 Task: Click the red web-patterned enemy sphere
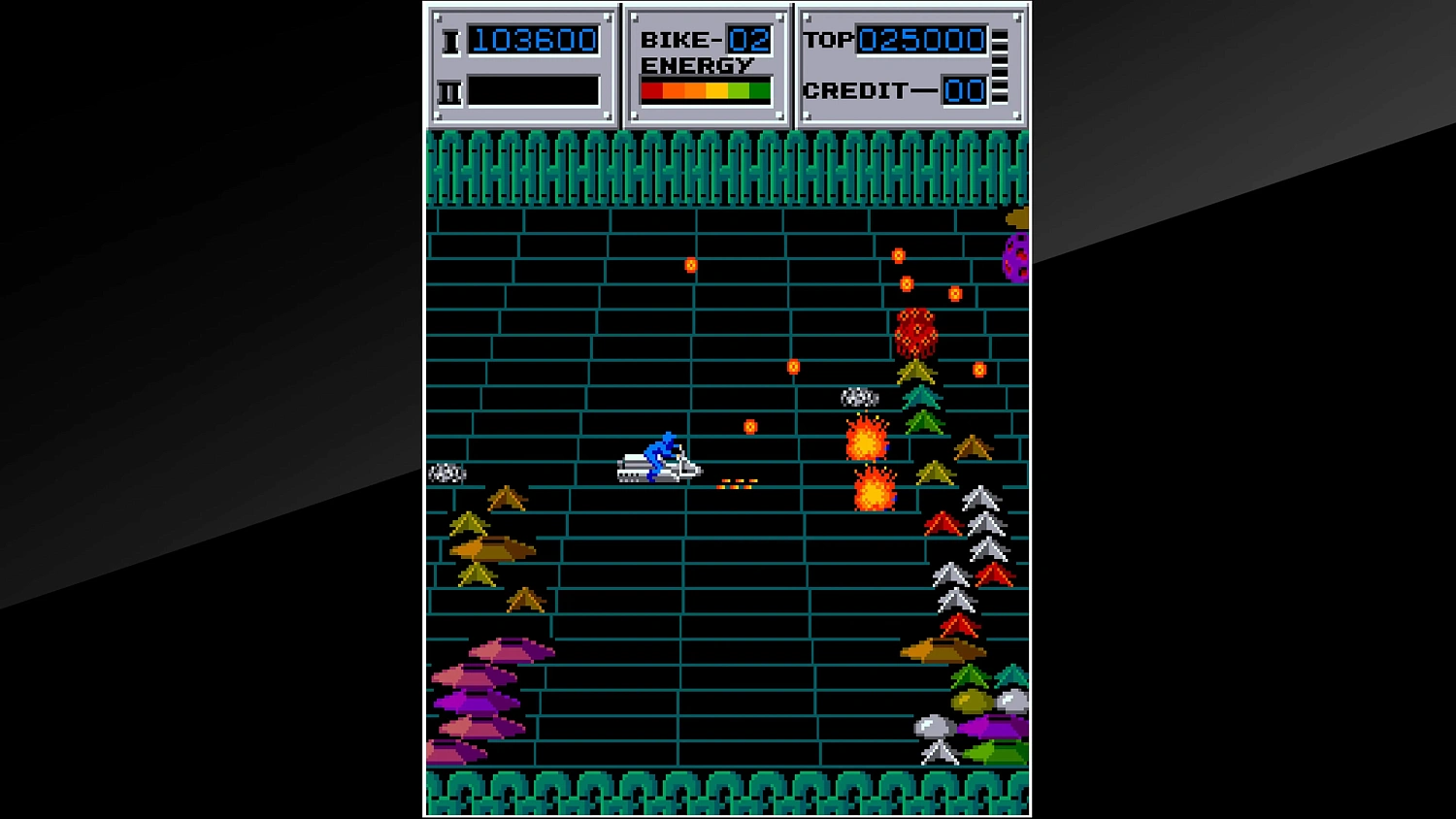pos(917,330)
